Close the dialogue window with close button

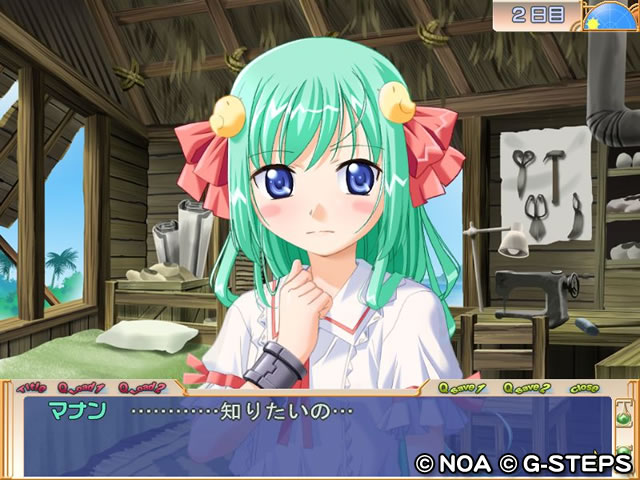pyautogui.click(x=584, y=387)
